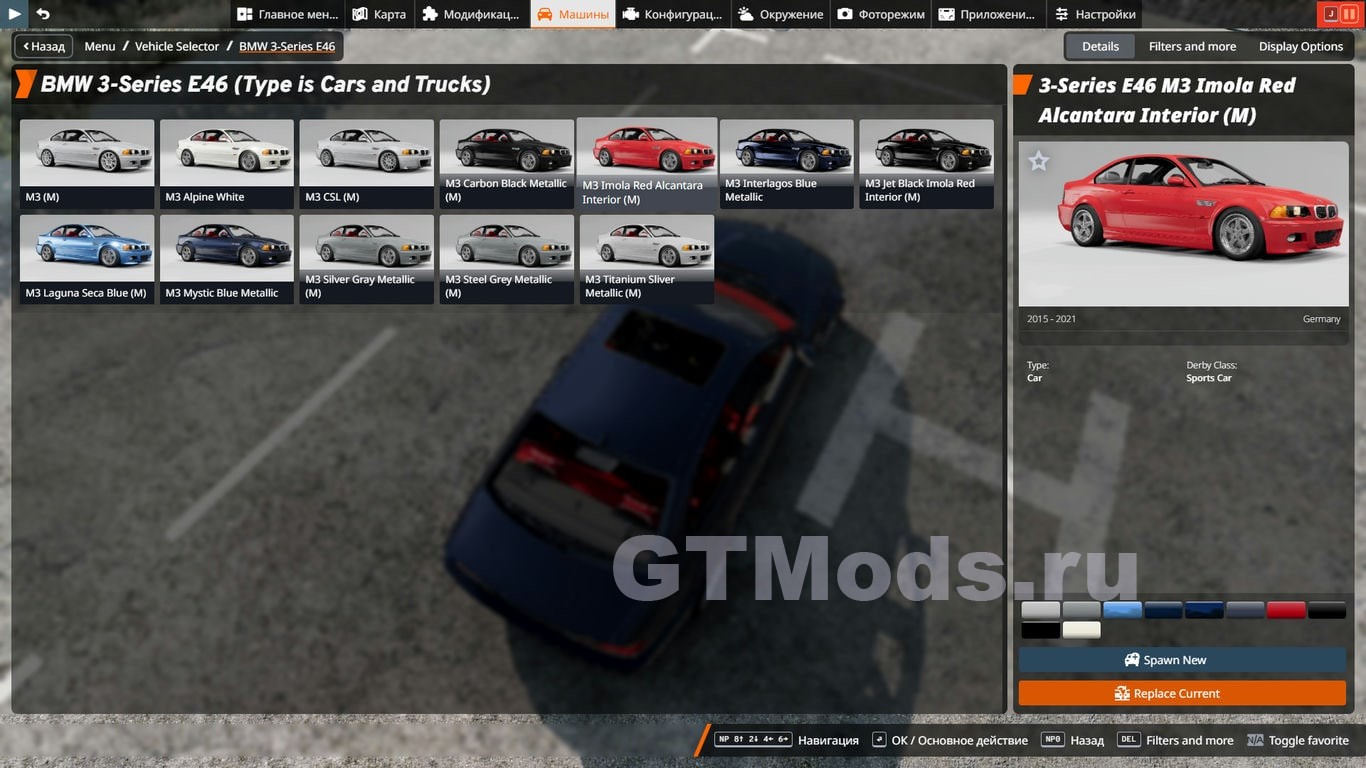Go to Главное меню tab
This screenshot has height=768, width=1366.
[287, 14]
